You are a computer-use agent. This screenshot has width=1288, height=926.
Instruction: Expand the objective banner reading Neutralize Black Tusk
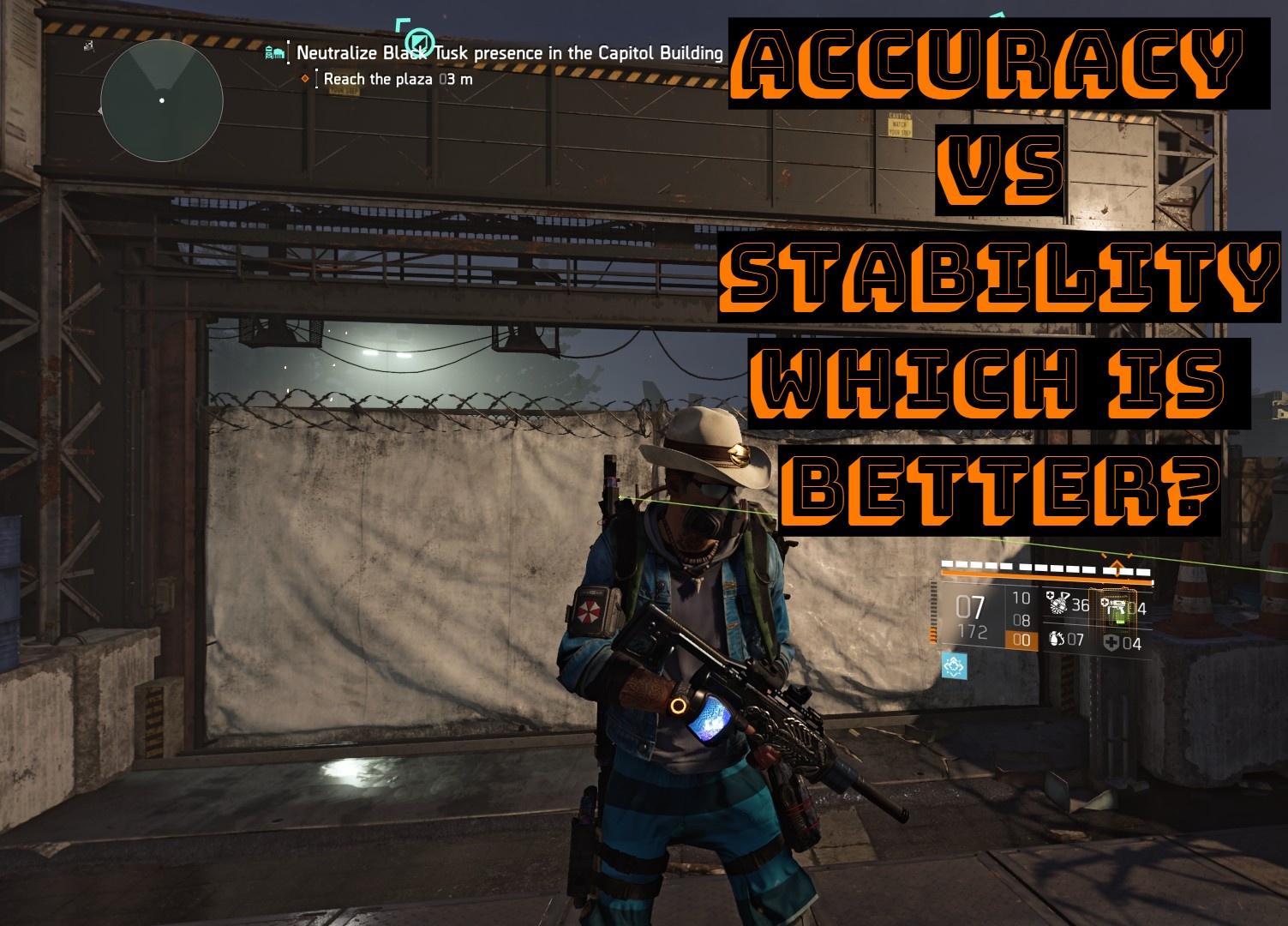tap(510, 51)
